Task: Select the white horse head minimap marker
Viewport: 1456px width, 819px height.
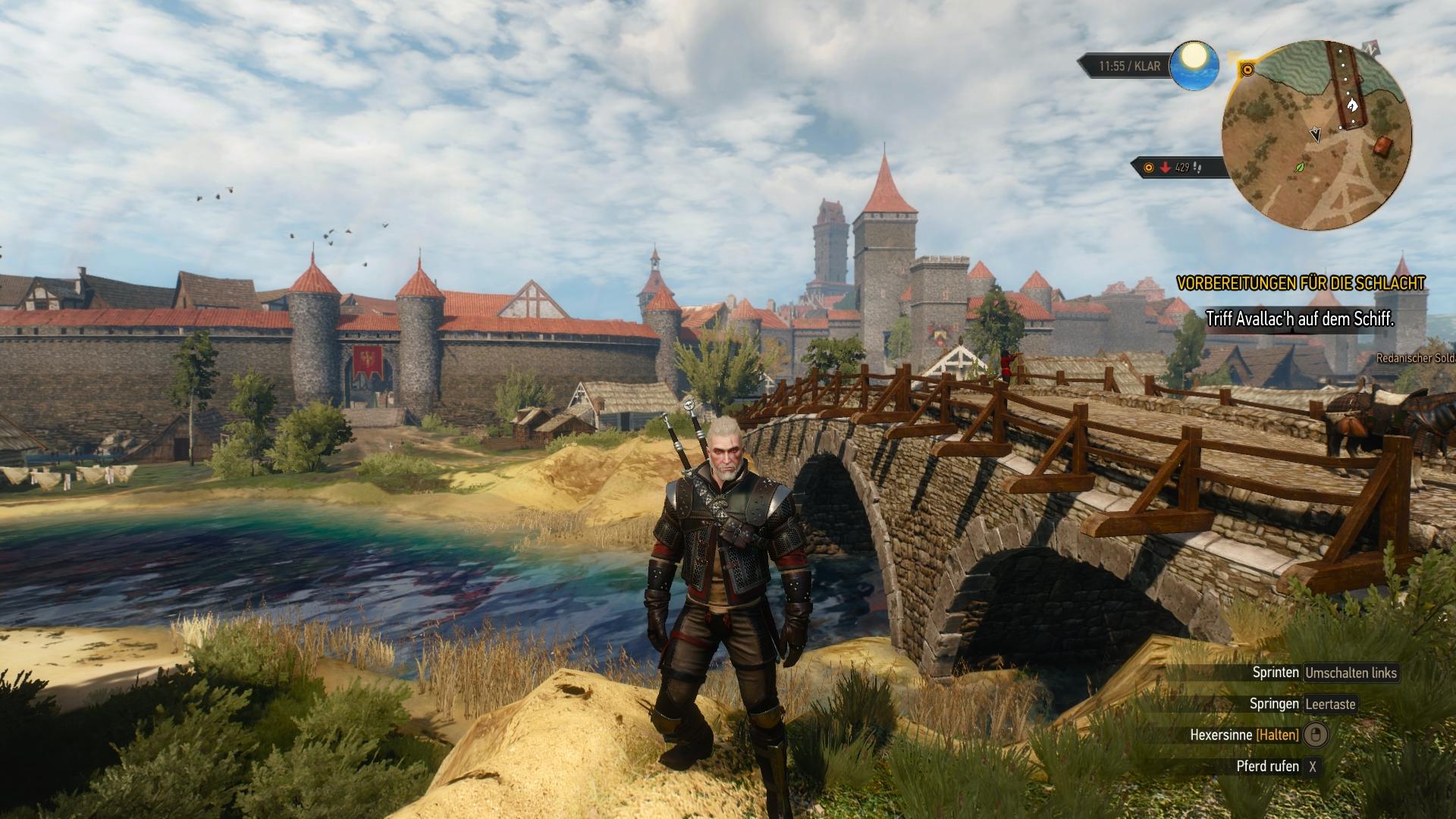Action: 1351,105
